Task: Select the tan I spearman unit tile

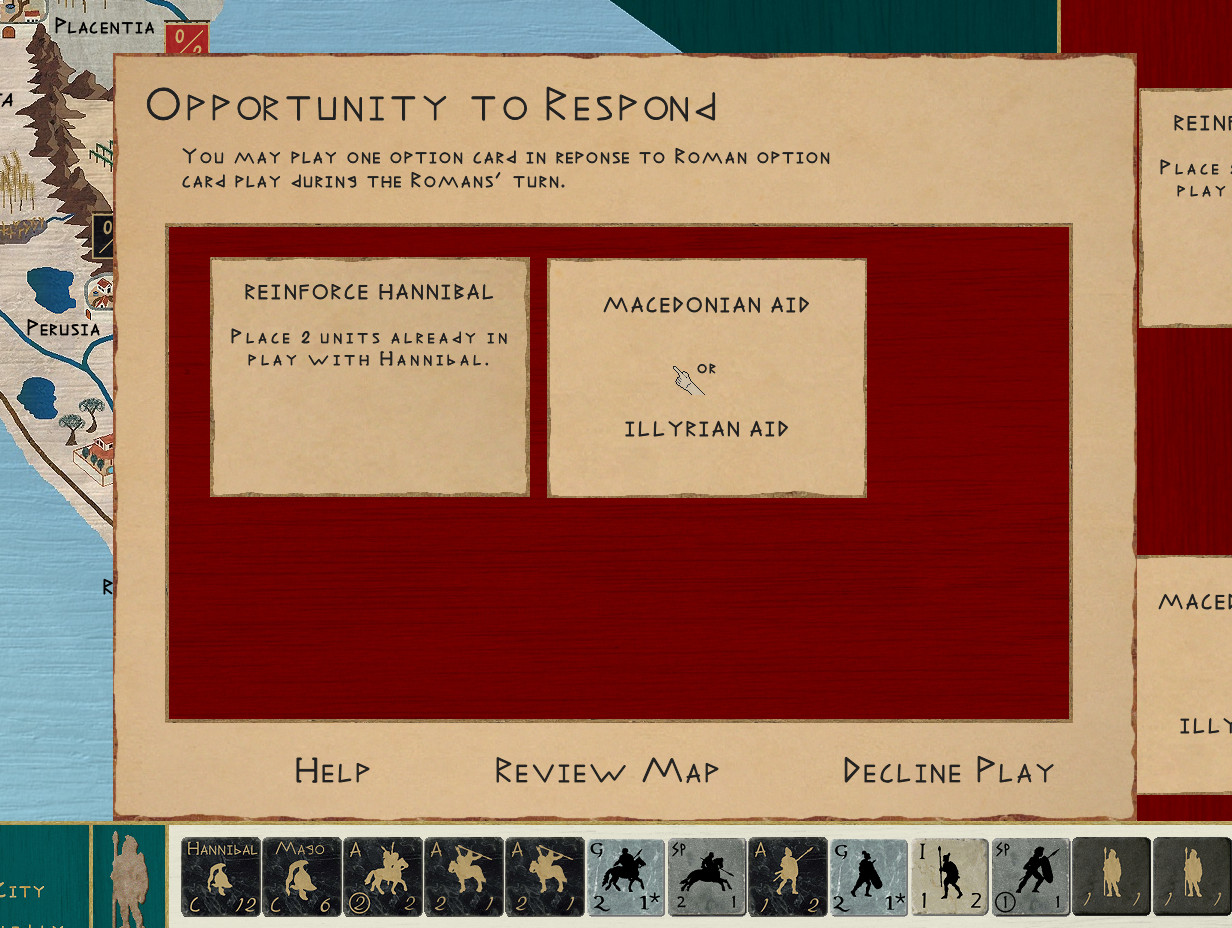Action: [950, 877]
